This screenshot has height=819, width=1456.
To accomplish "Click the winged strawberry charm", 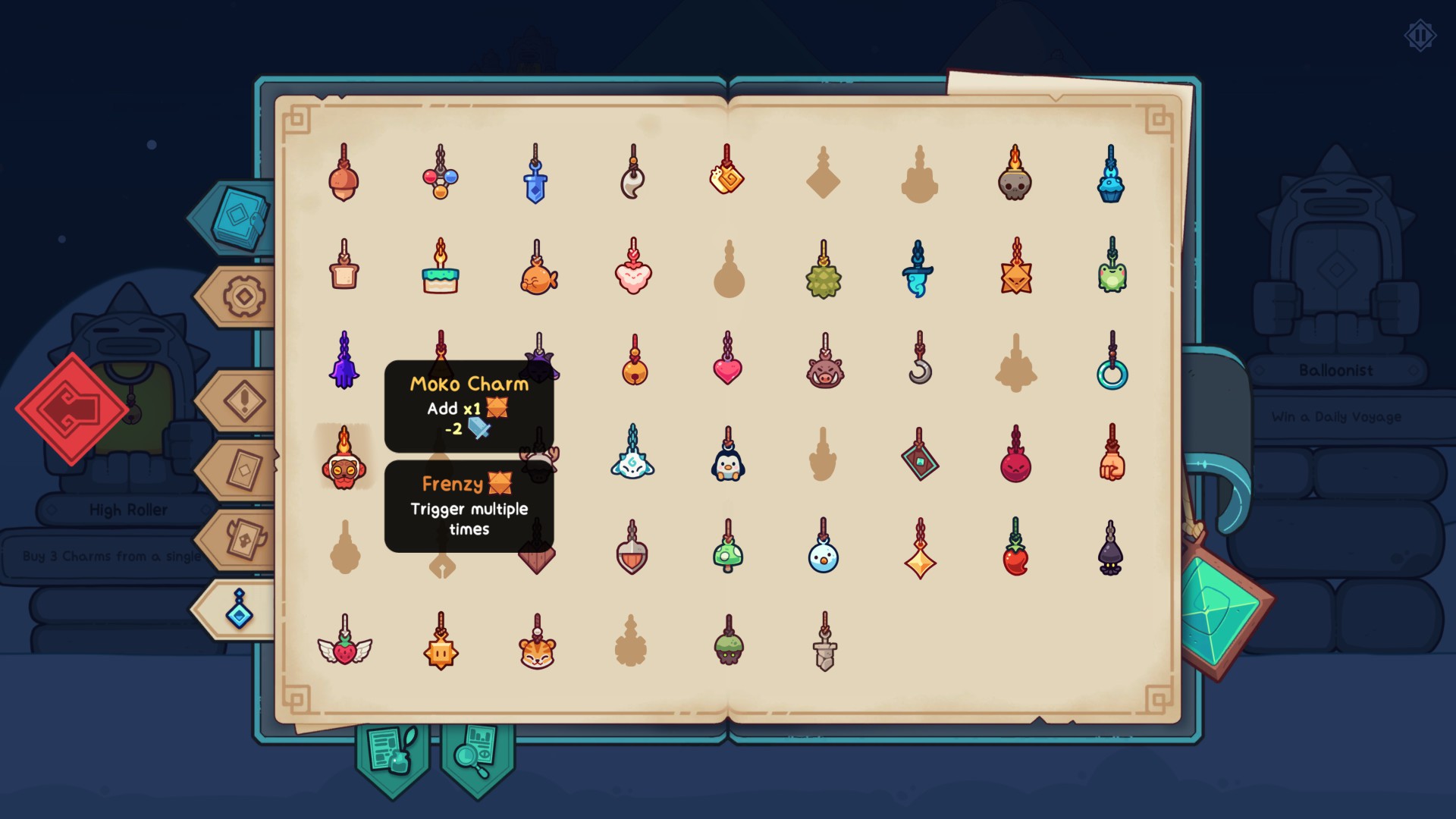I will coord(345,651).
